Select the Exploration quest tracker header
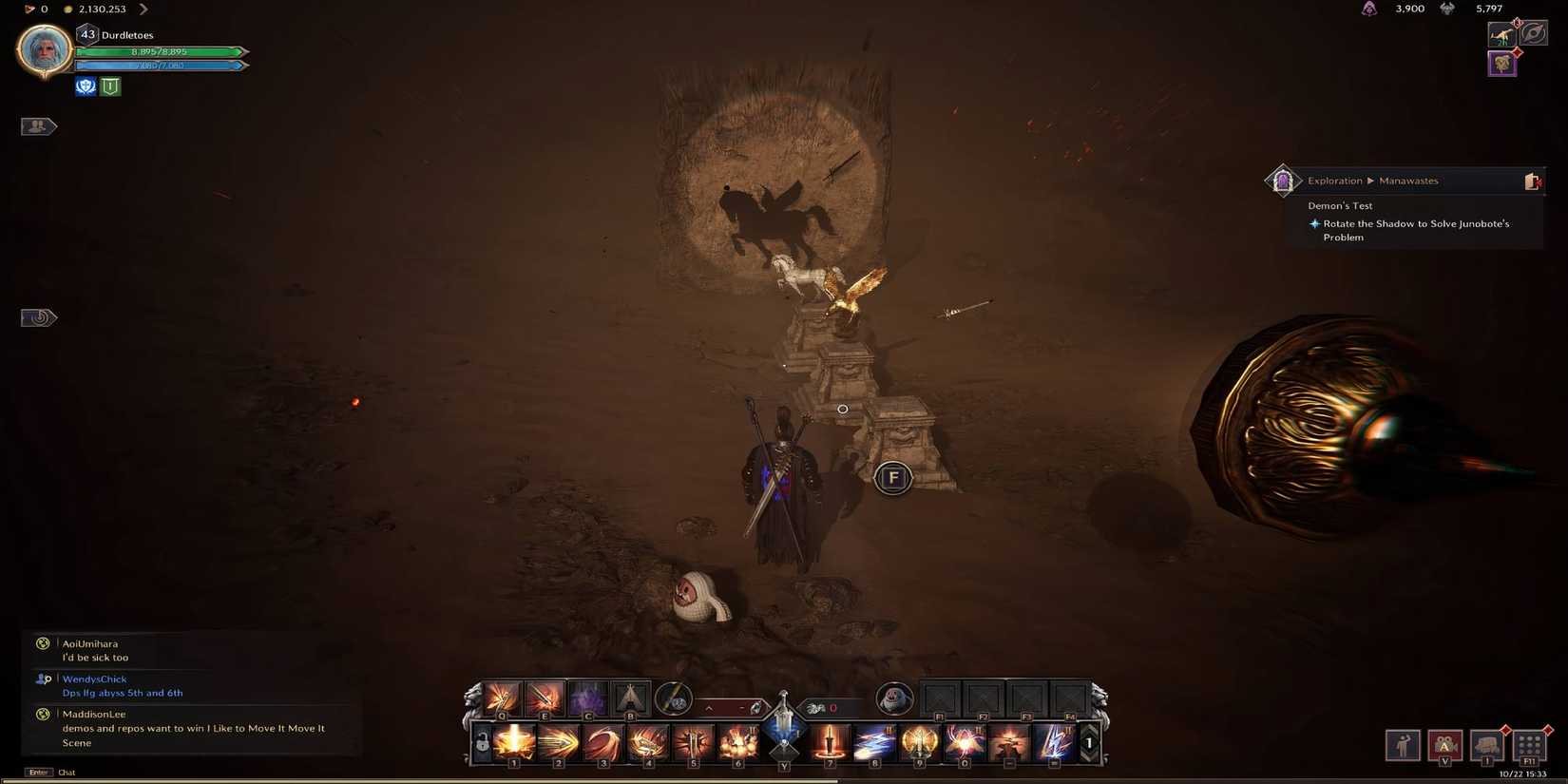The height and width of the screenshot is (784, 1568). click(1335, 181)
